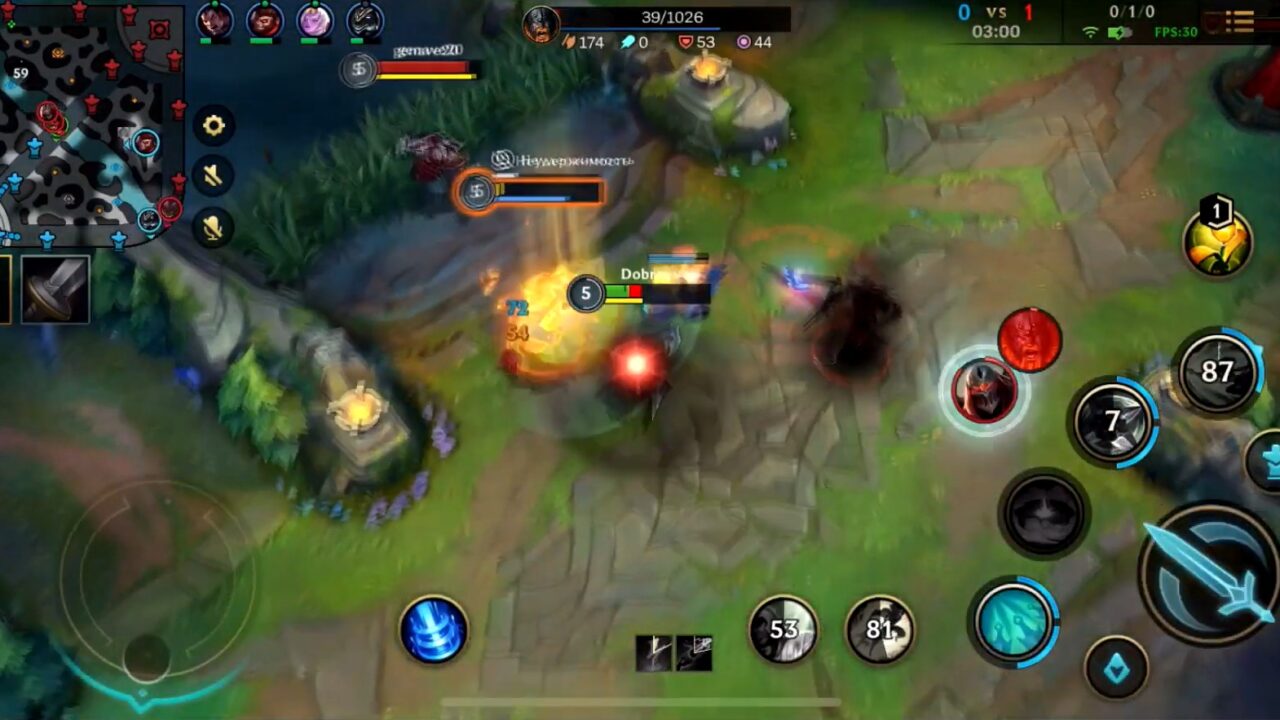Image resolution: width=1280 pixels, height=720 pixels.
Task: Open the in-game settings gear
Action: click(x=213, y=126)
